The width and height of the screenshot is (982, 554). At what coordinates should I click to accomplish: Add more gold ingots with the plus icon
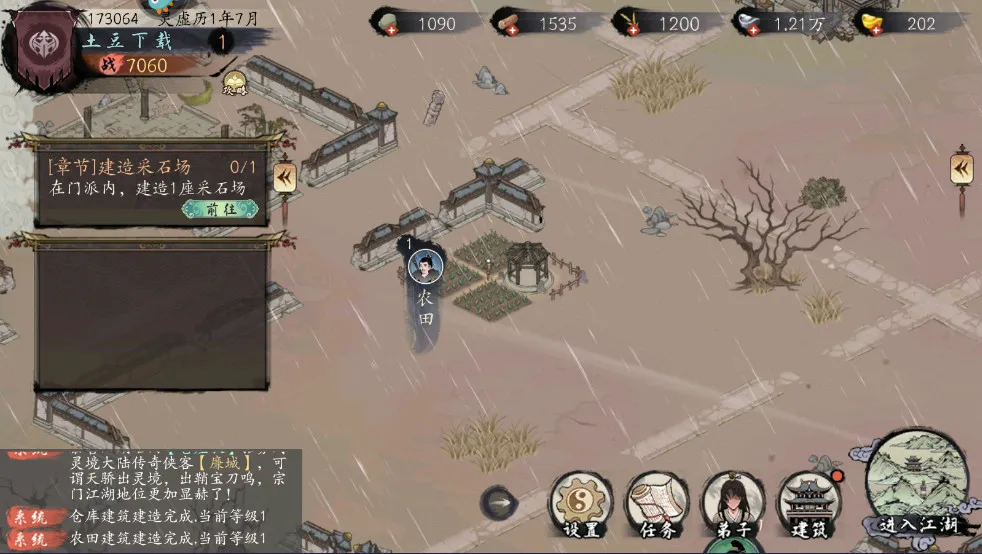(867, 29)
